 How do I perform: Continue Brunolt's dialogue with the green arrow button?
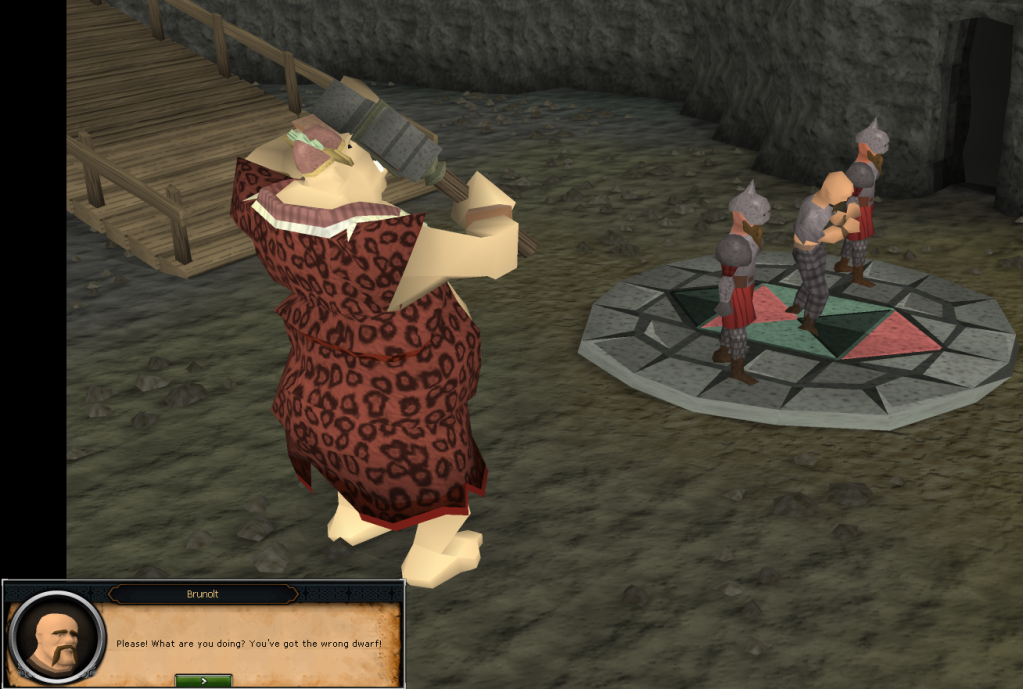point(203,680)
